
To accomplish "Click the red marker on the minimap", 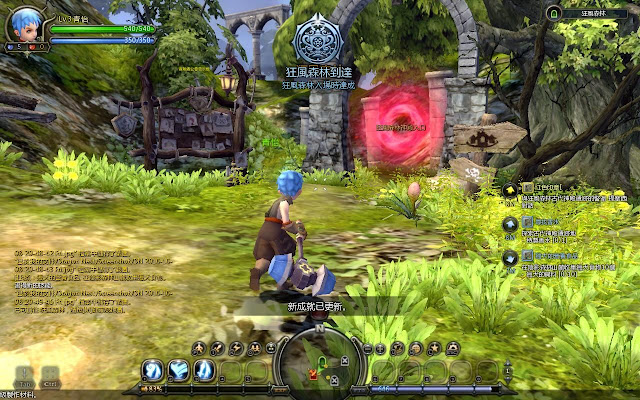I will (312, 373).
